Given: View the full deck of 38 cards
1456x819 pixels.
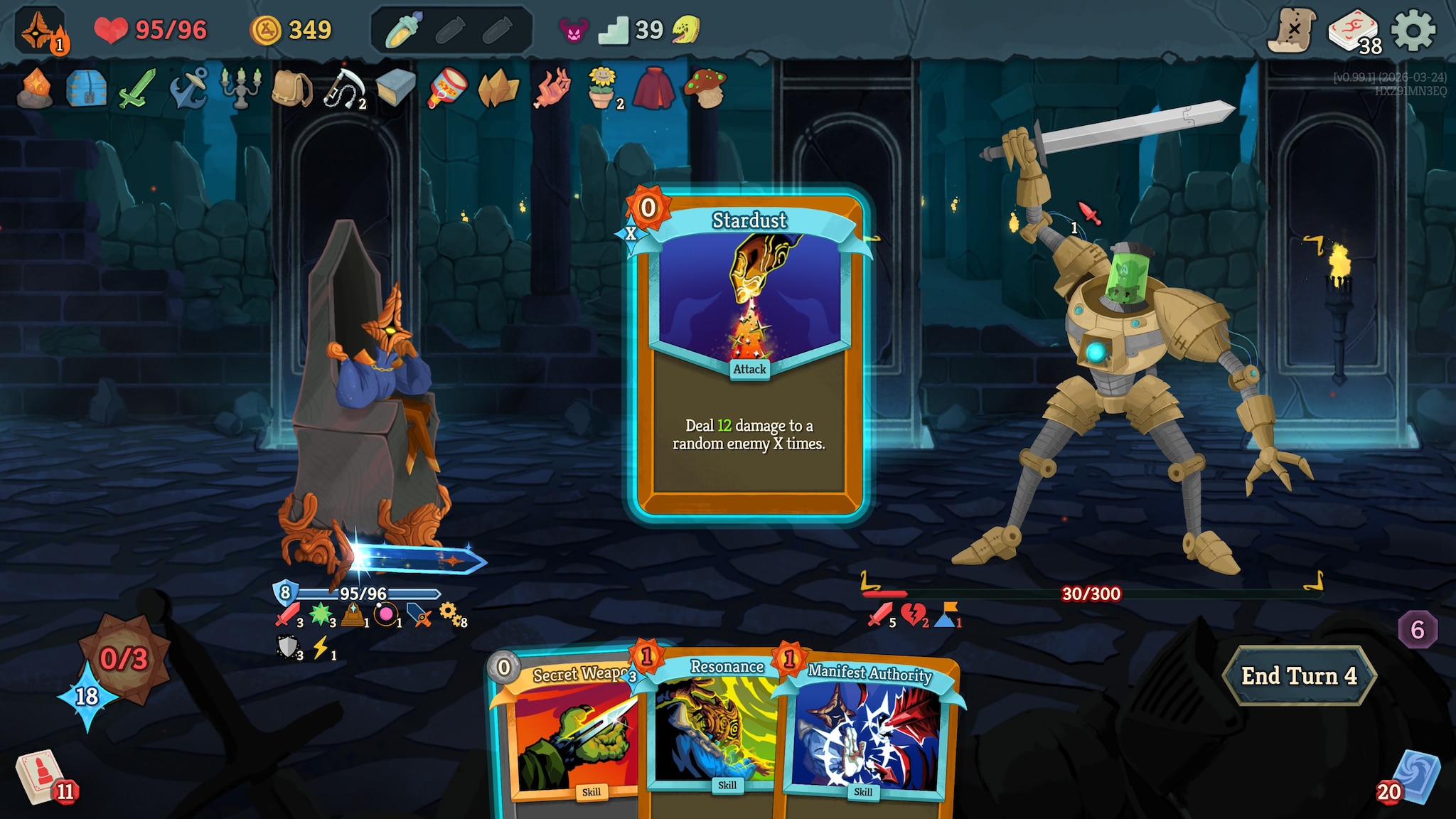Looking at the screenshot, I should click(x=1353, y=32).
